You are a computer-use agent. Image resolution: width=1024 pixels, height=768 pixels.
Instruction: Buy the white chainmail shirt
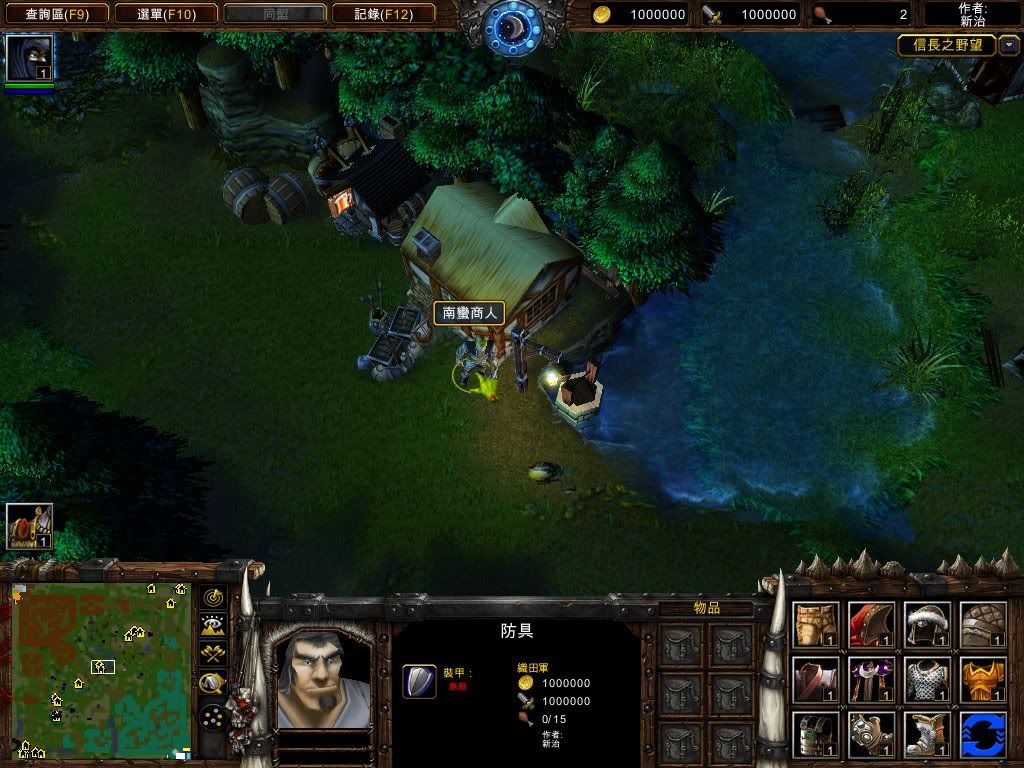[x=927, y=679]
